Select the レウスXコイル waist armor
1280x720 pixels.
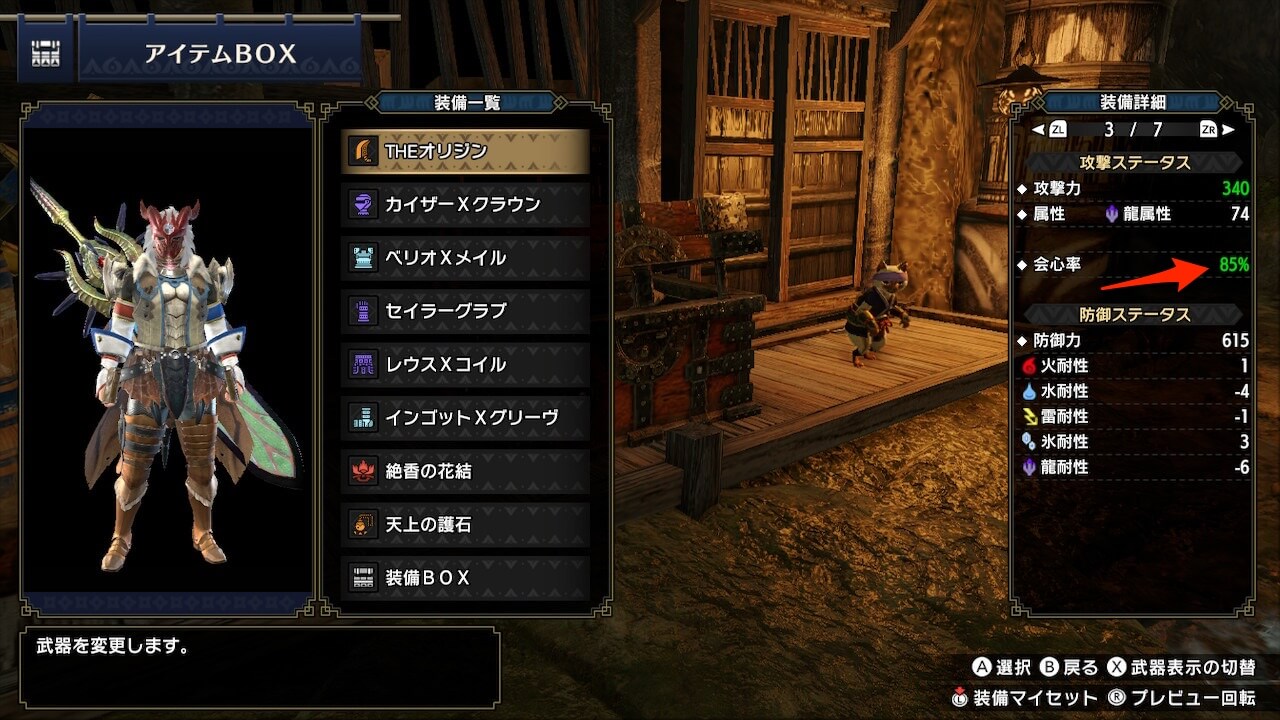pos(465,365)
